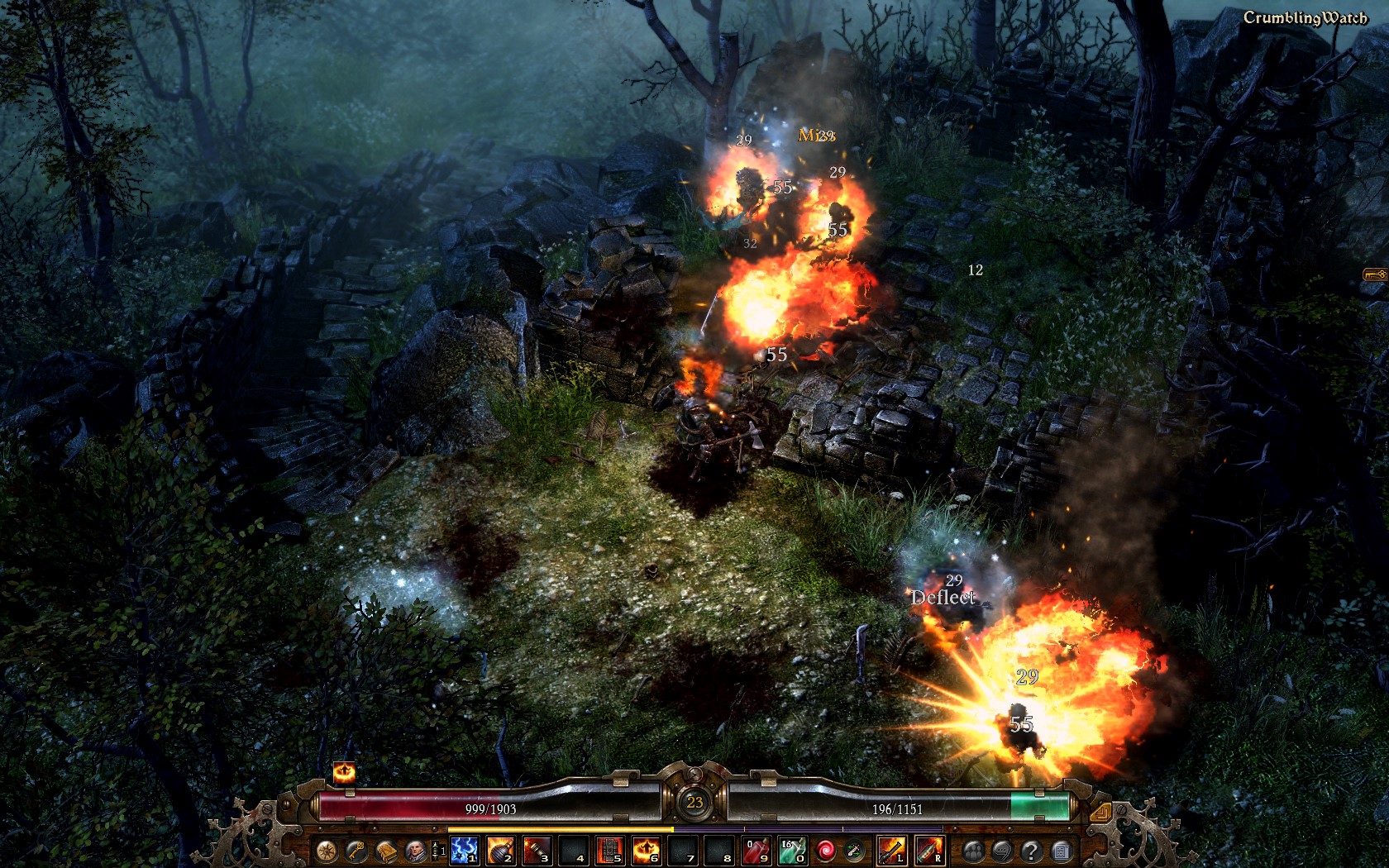Open inventory via the golden key icon
The image size is (1389, 868).
[356, 851]
